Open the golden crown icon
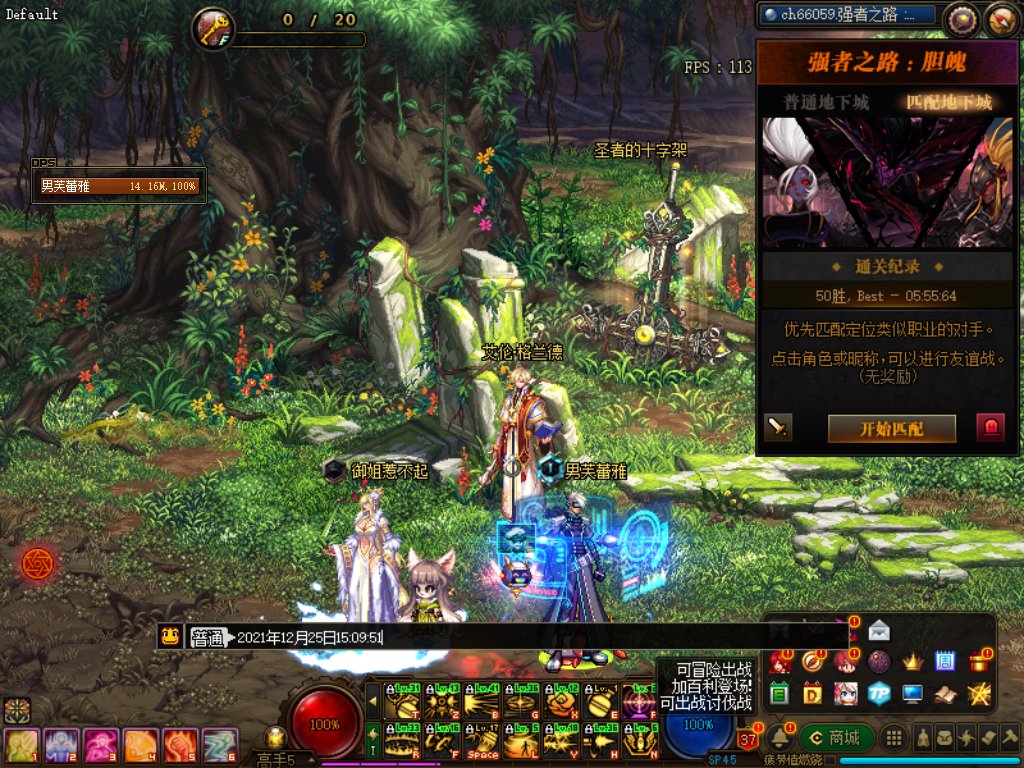The image size is (1024, 768). point(912,661)
